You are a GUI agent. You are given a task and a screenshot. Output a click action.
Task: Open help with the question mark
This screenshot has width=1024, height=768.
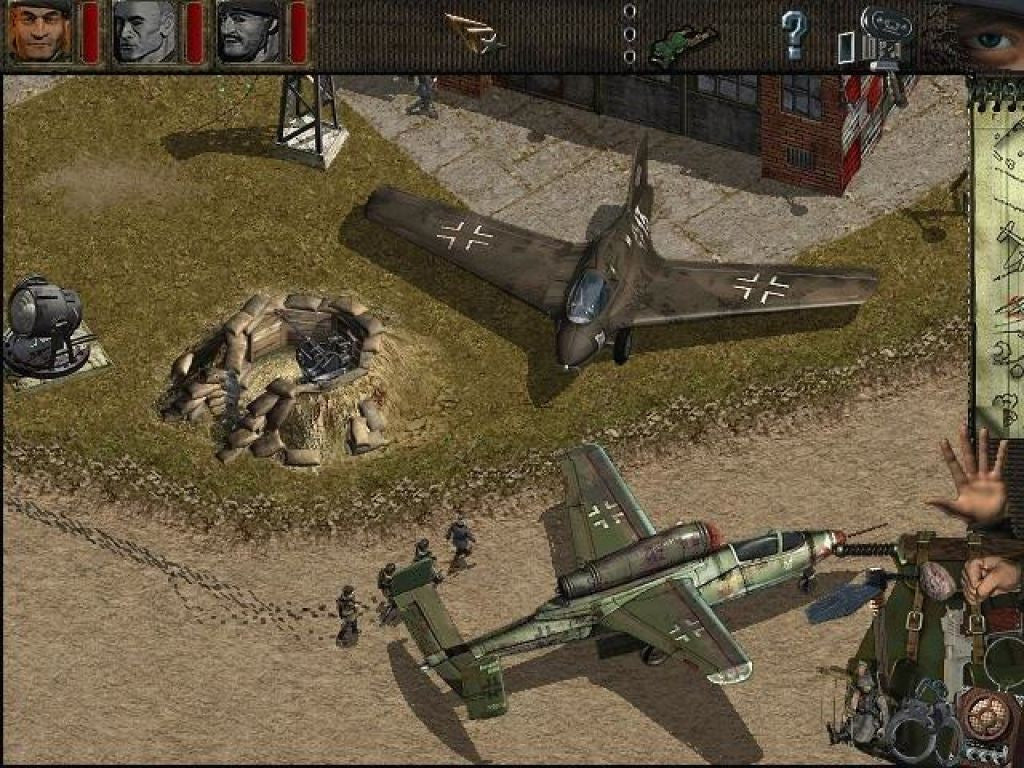point(793,34)
